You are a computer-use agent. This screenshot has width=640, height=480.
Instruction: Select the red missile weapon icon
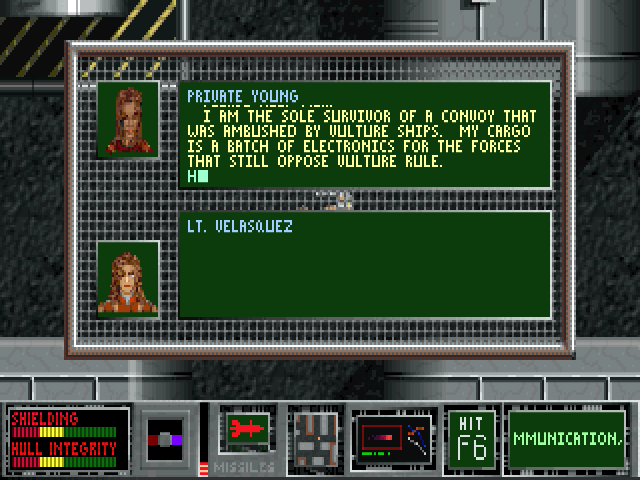coord(245,429)
